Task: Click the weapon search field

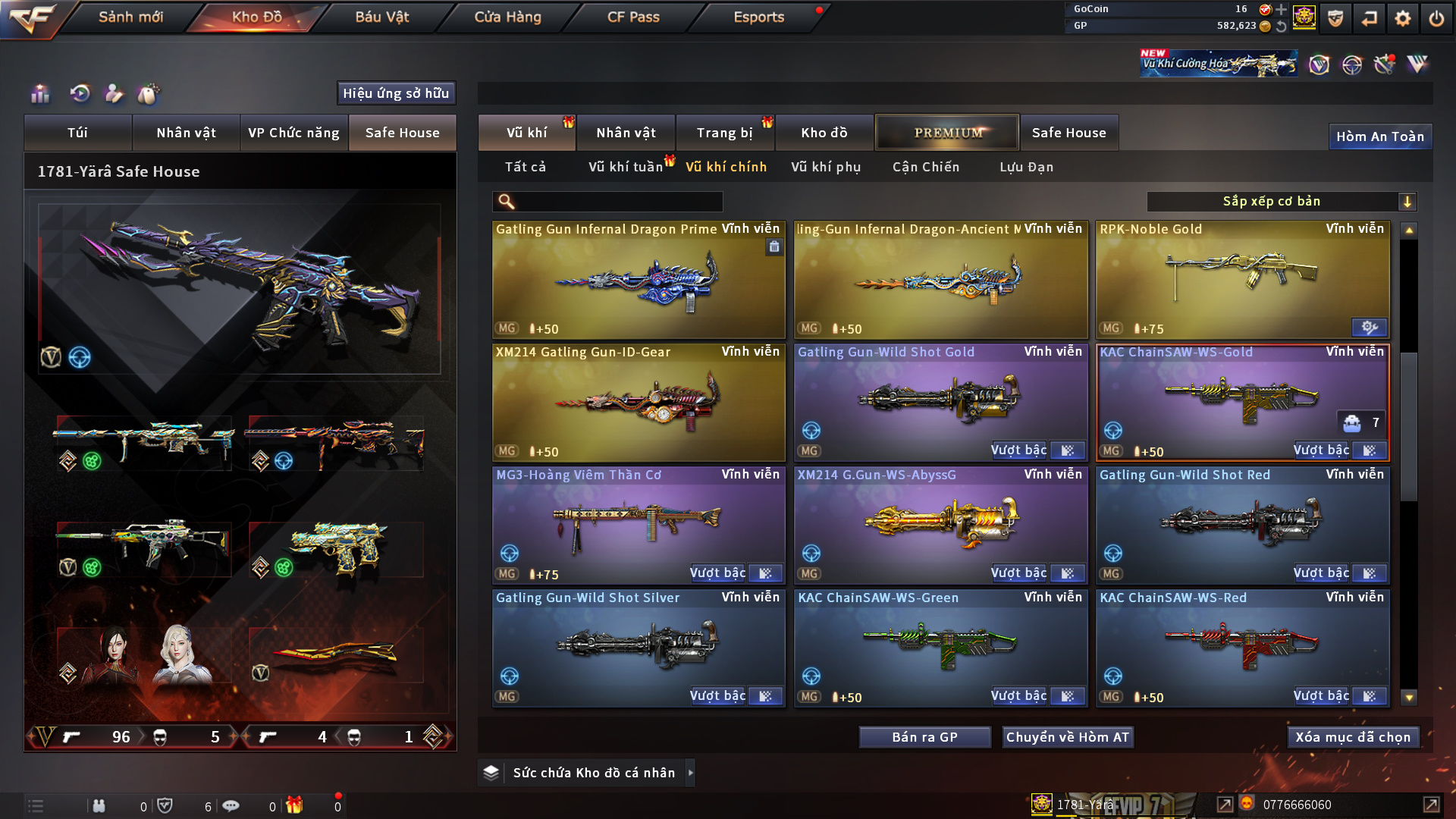Action: coord(618,201)
